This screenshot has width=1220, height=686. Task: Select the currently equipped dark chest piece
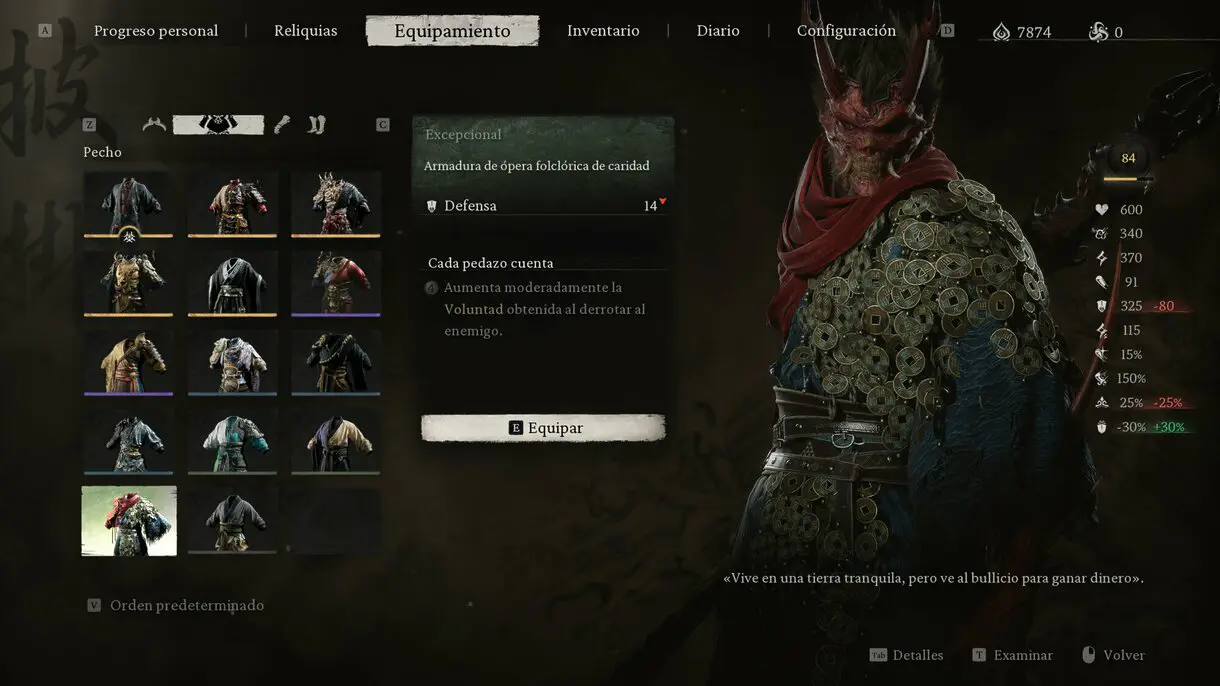[x=128, y=203]
